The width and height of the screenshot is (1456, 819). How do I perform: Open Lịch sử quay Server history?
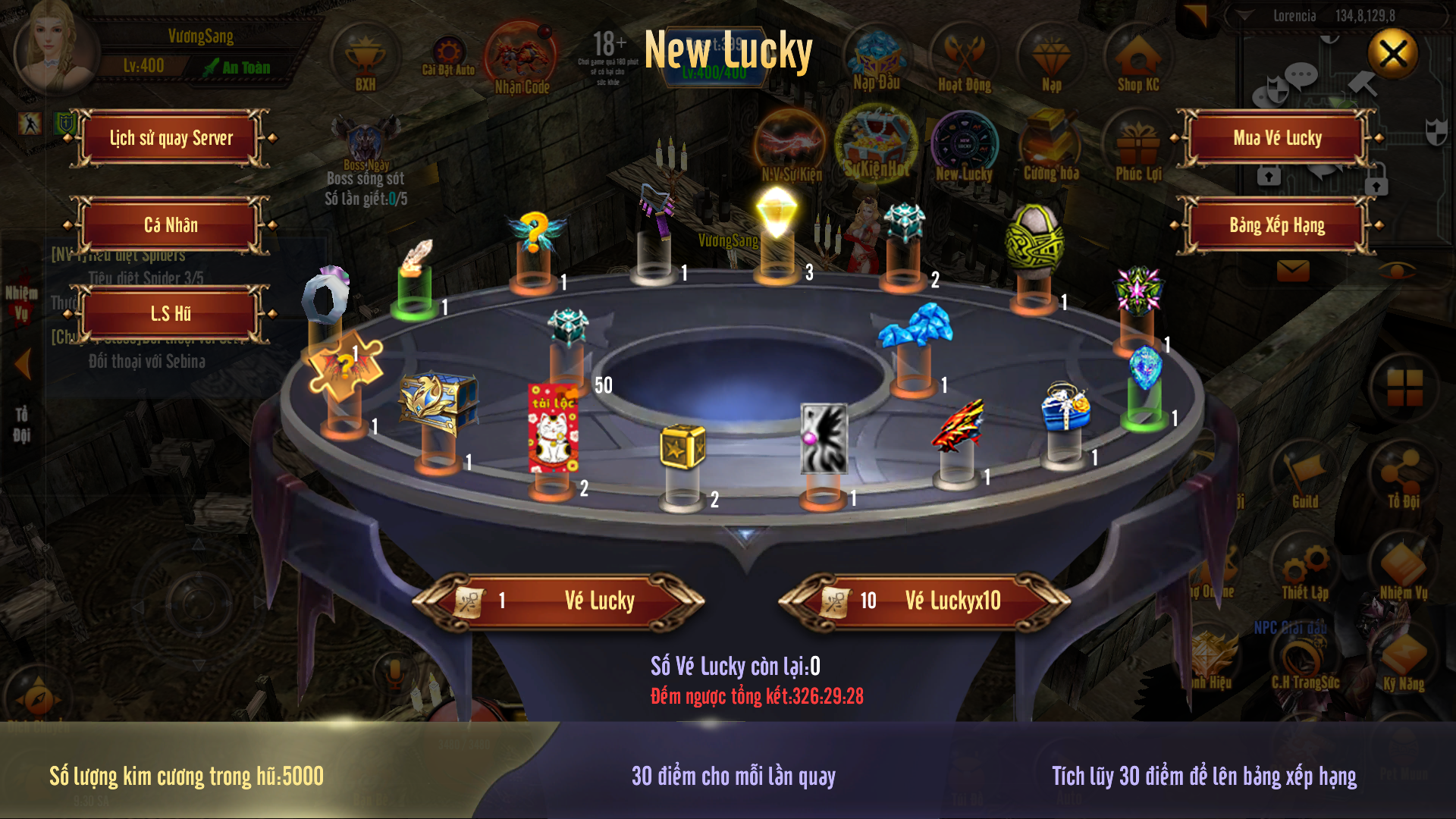click(171, 138)
